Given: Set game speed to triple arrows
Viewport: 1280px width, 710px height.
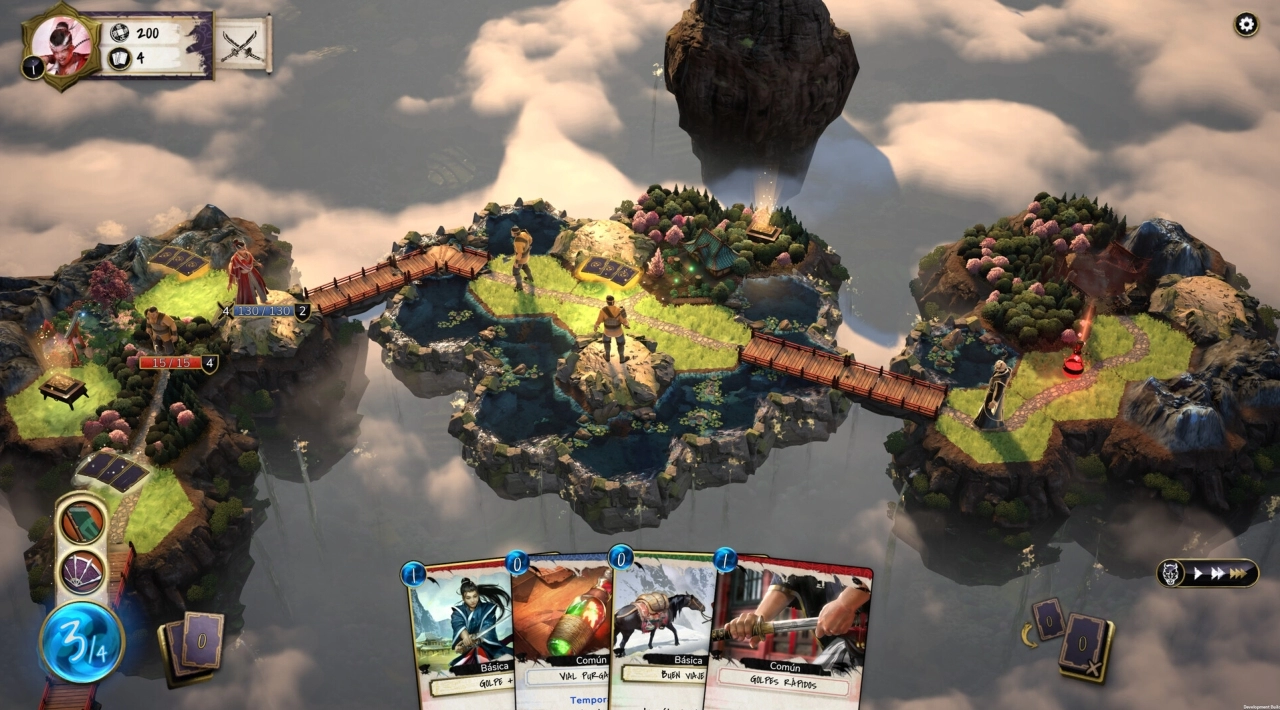Looking at the screenshot, I should coord(1238,574).
